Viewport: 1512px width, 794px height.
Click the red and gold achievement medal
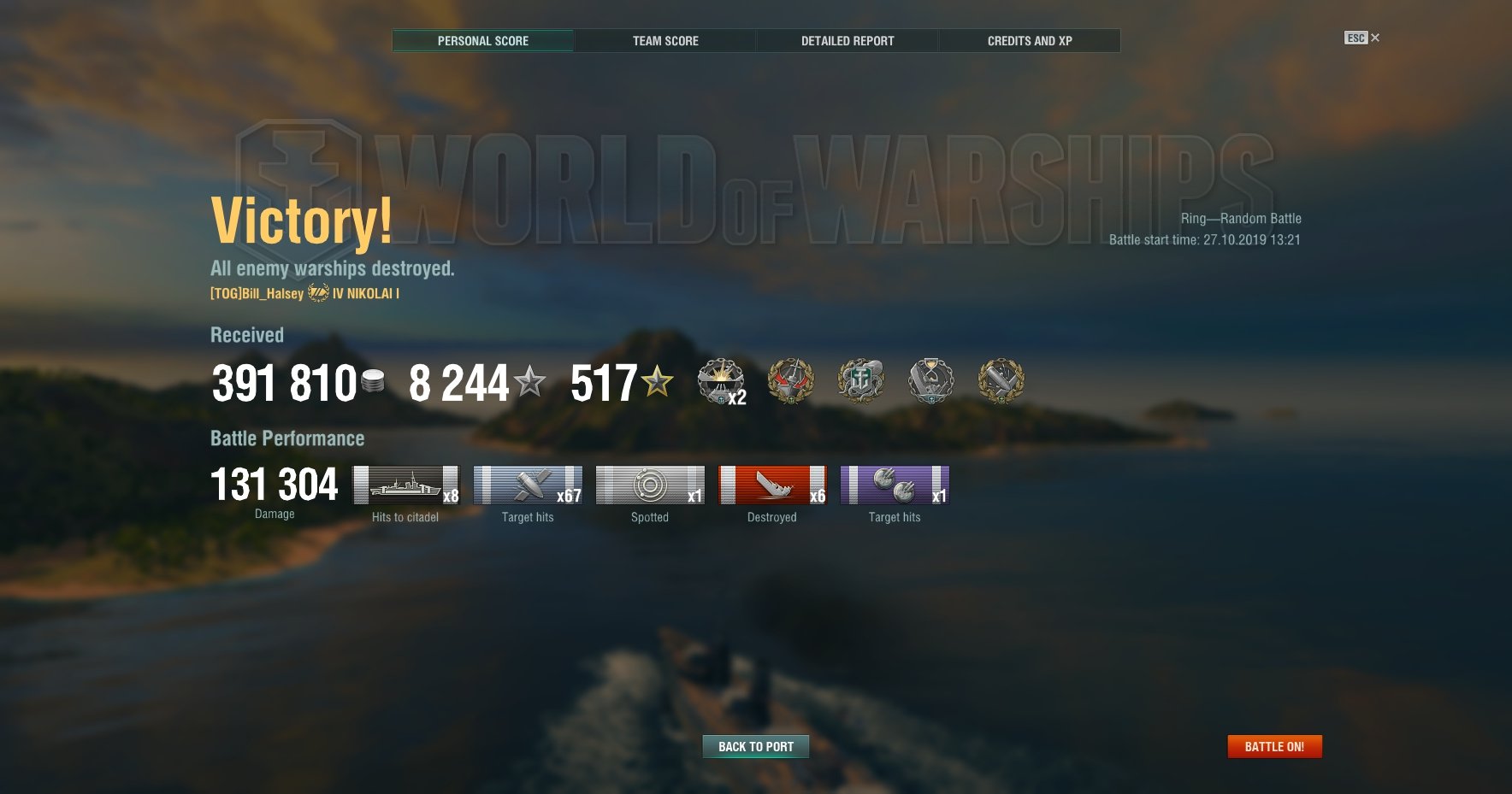[791, 381]
